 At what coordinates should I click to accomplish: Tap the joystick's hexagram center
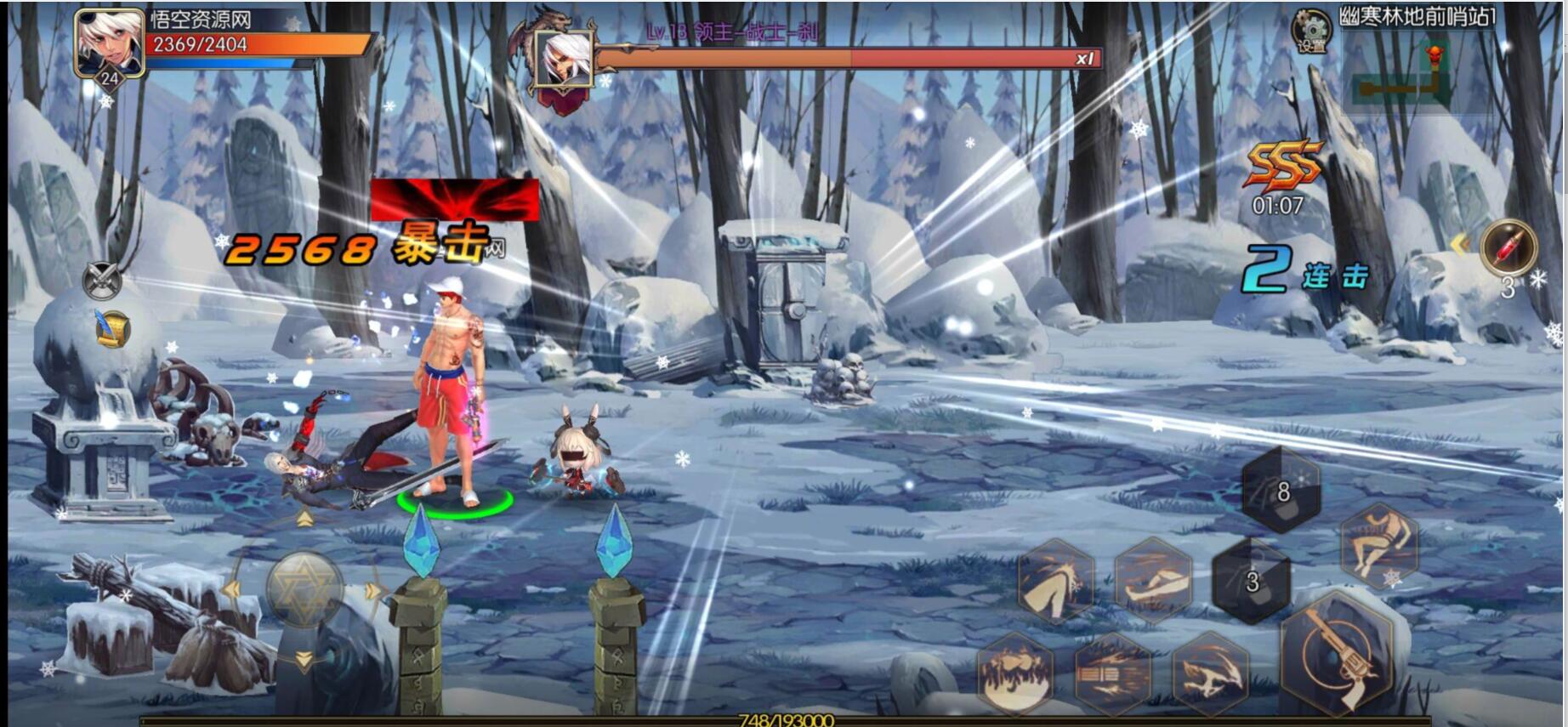(x=304, y=588)
